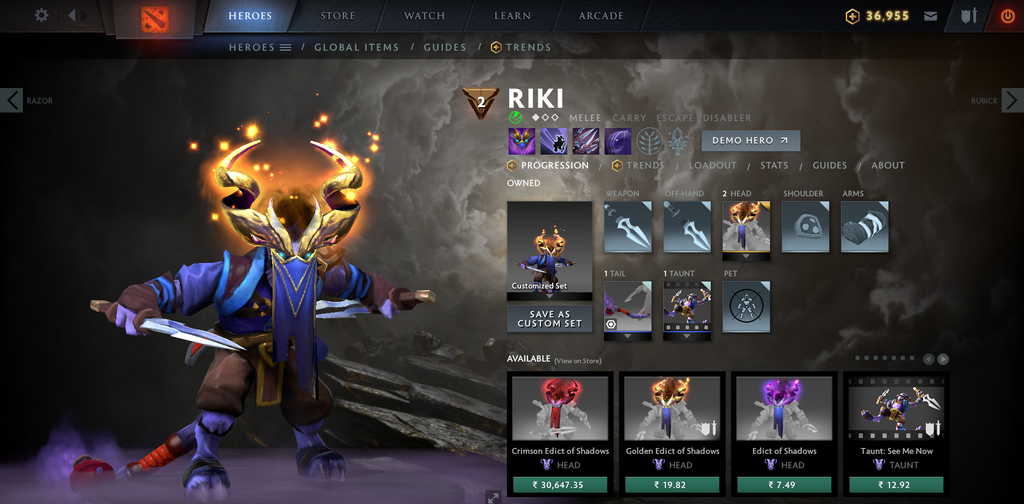Select the equipped Shoulder item slot
1024x504 pixels.
805,227
